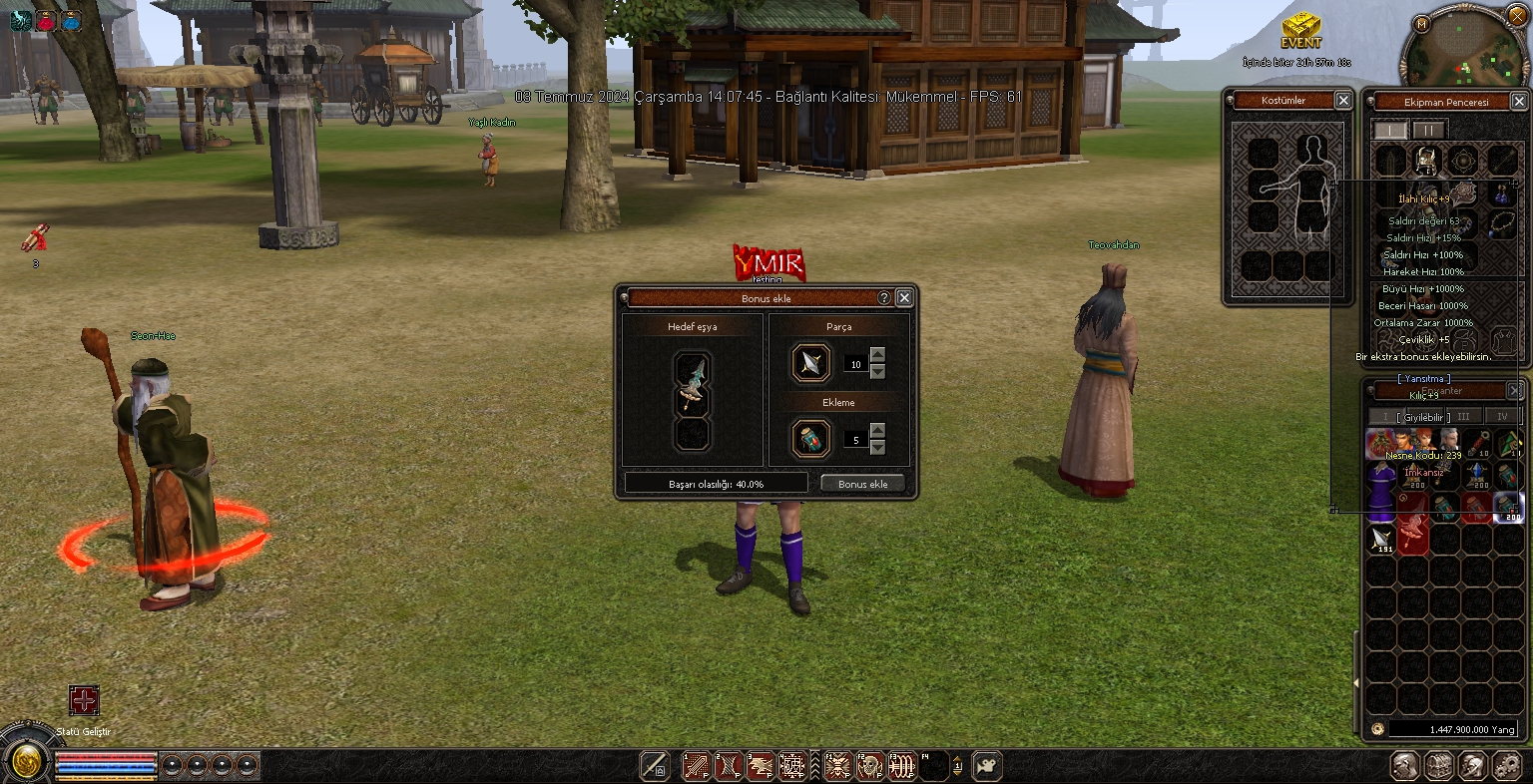Click the Statü Geliştir red plus icon

point(84,700)
